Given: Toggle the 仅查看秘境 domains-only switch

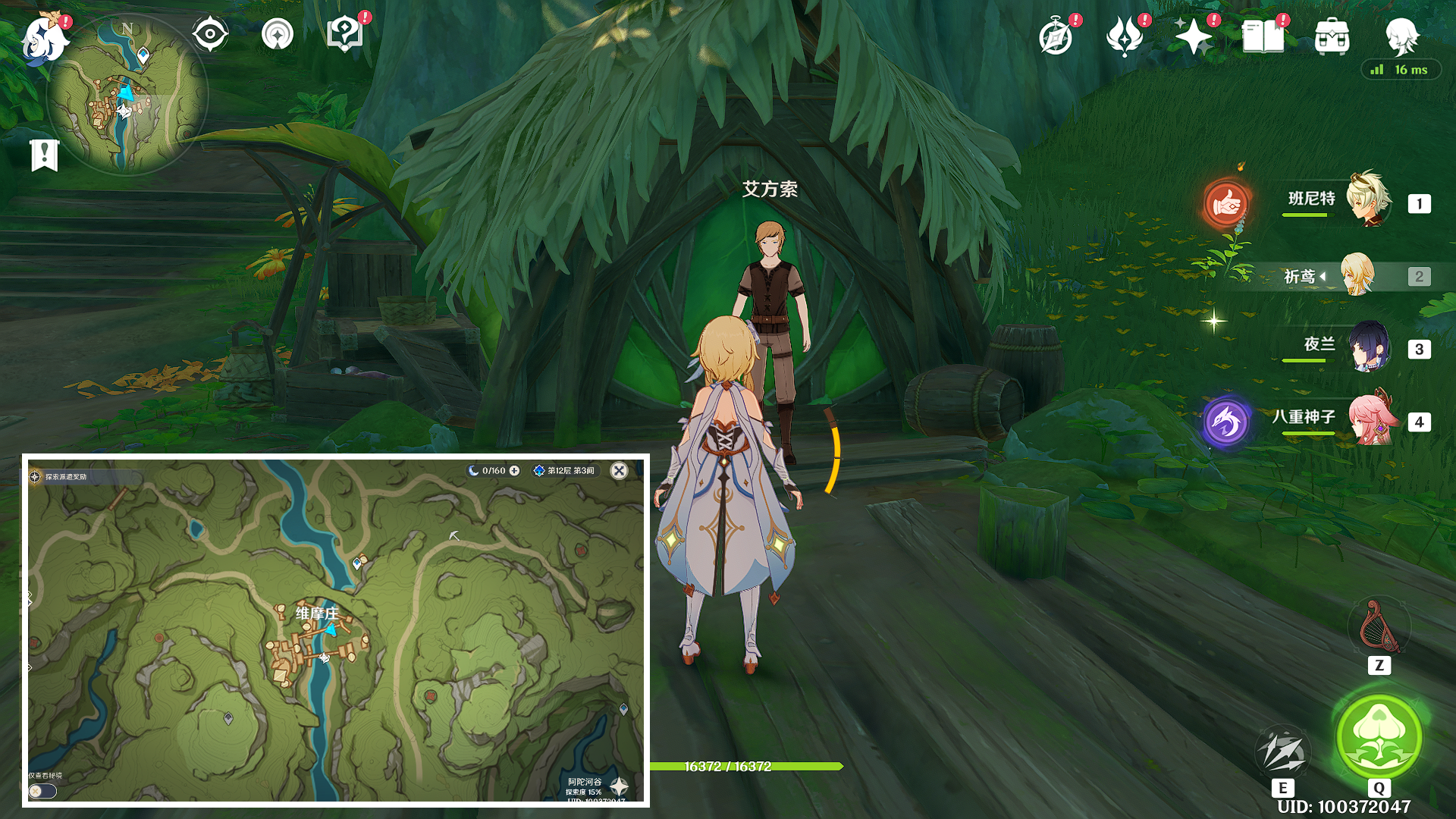Looking at the screenshot, I should pos(42,791).
